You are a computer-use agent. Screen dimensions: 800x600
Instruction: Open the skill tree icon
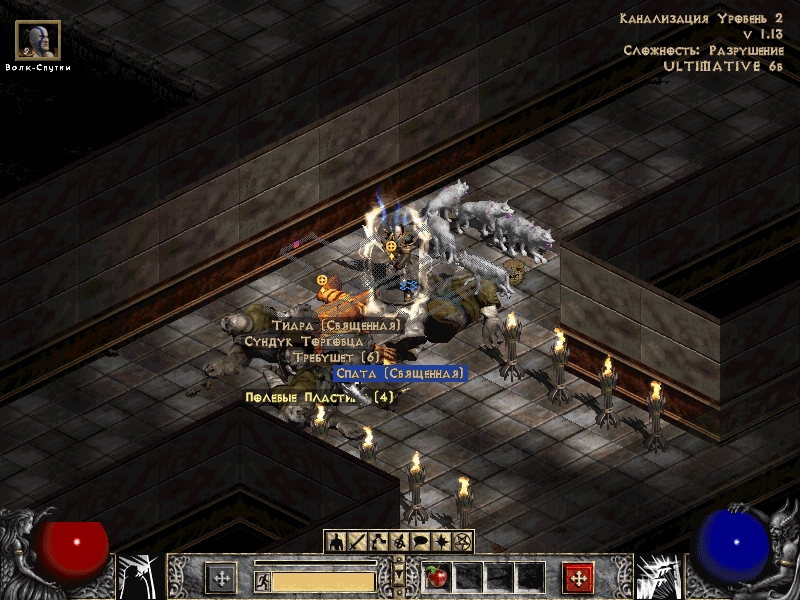[x=378, y=541]
